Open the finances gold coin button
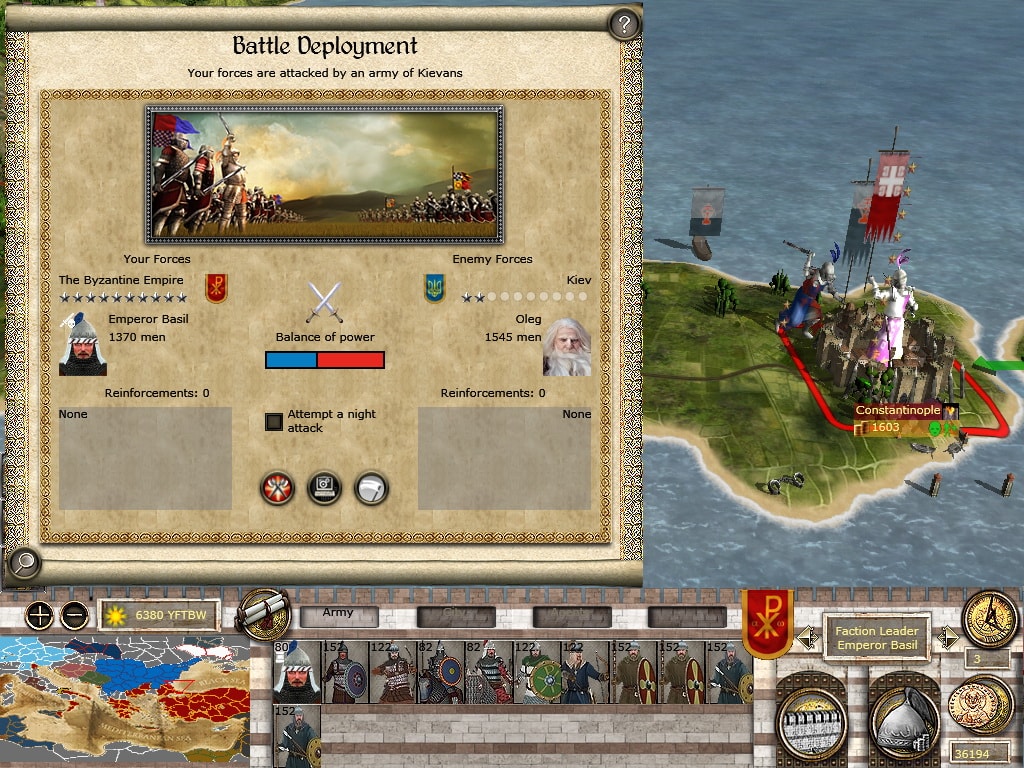This screenshot has width=1024, height=768. 981,705
